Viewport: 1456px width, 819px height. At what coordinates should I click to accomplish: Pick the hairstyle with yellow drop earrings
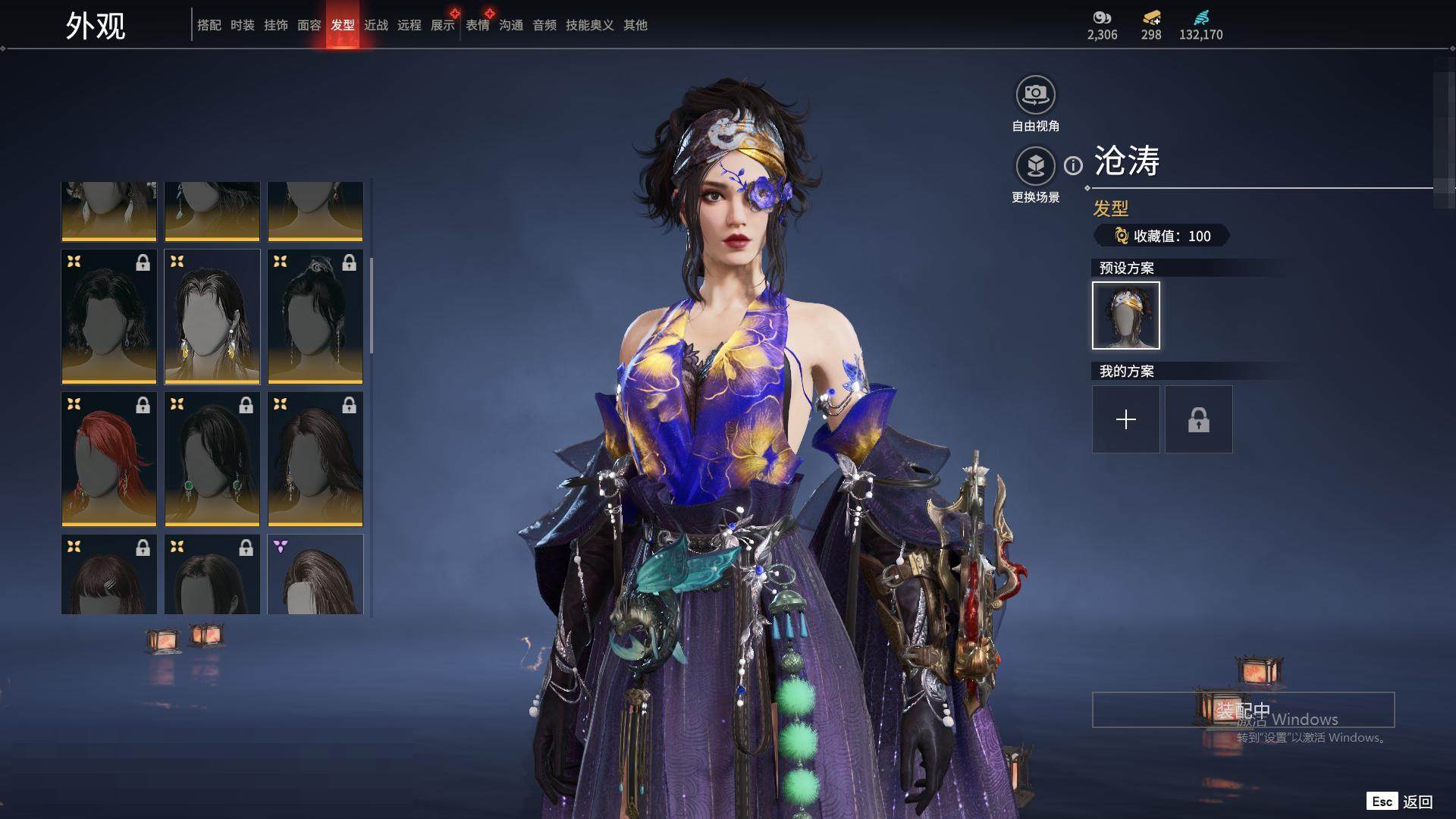coord(212,316)
